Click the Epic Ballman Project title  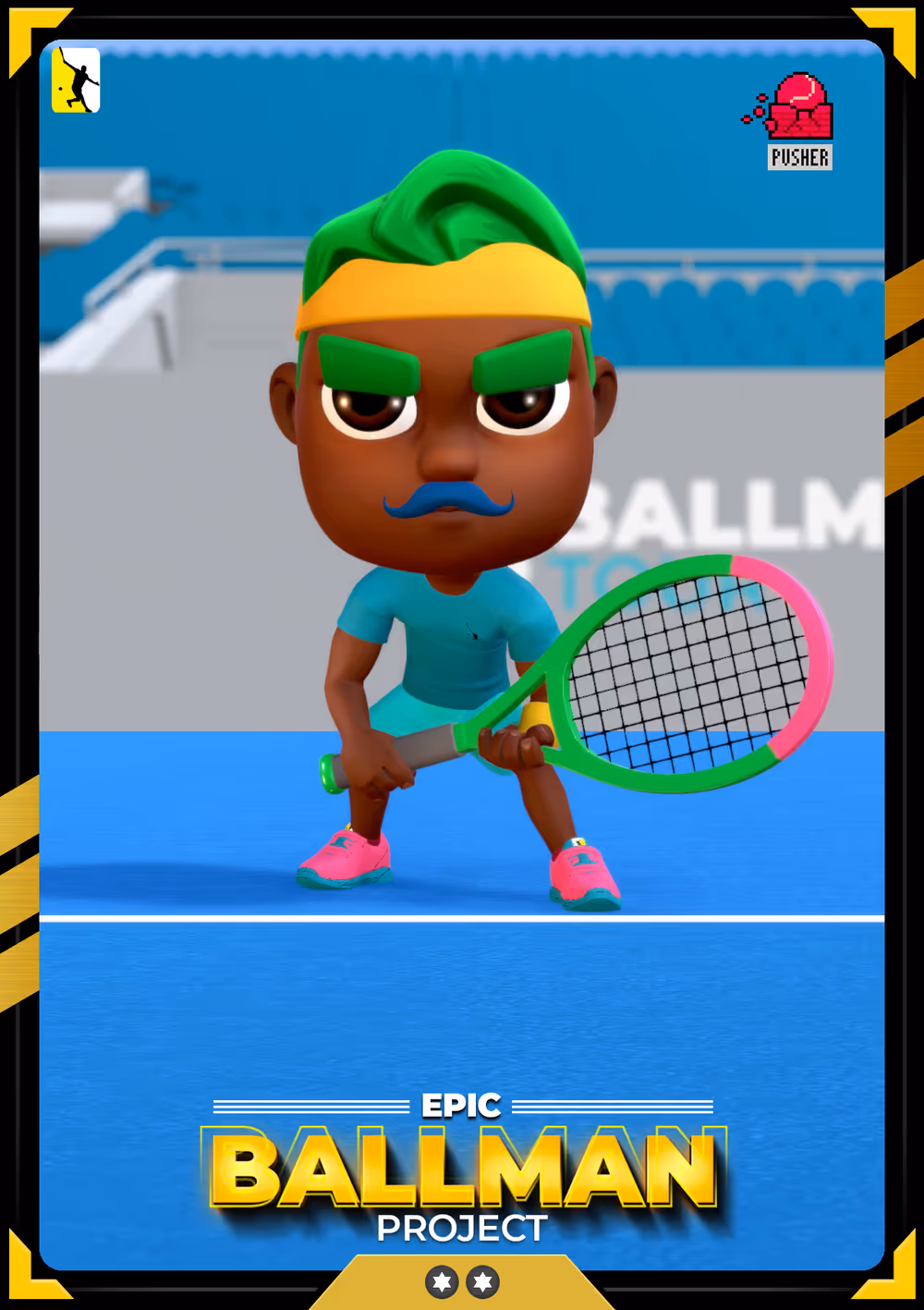point(462,1169)
